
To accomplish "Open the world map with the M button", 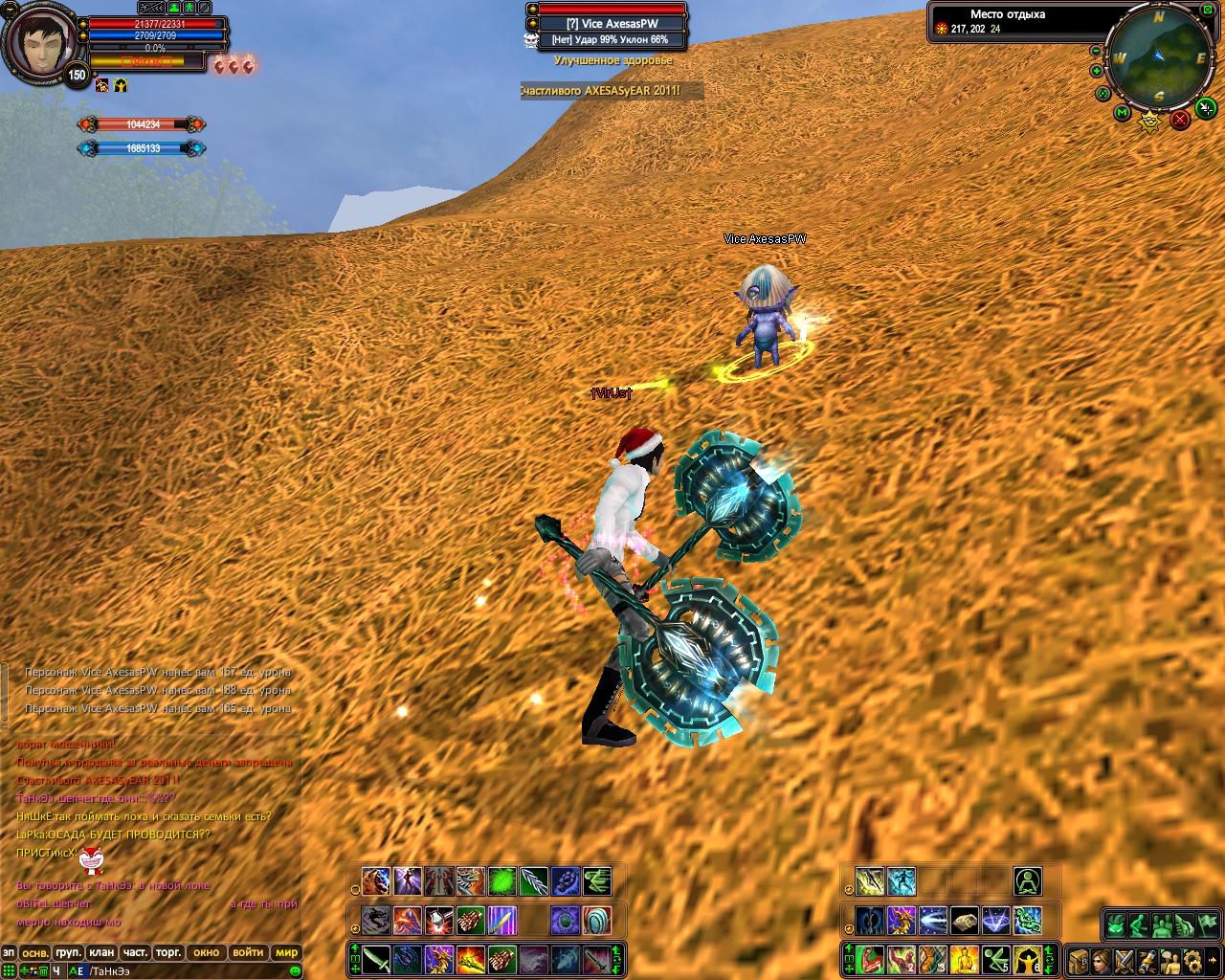I will tap(1122, 113).
